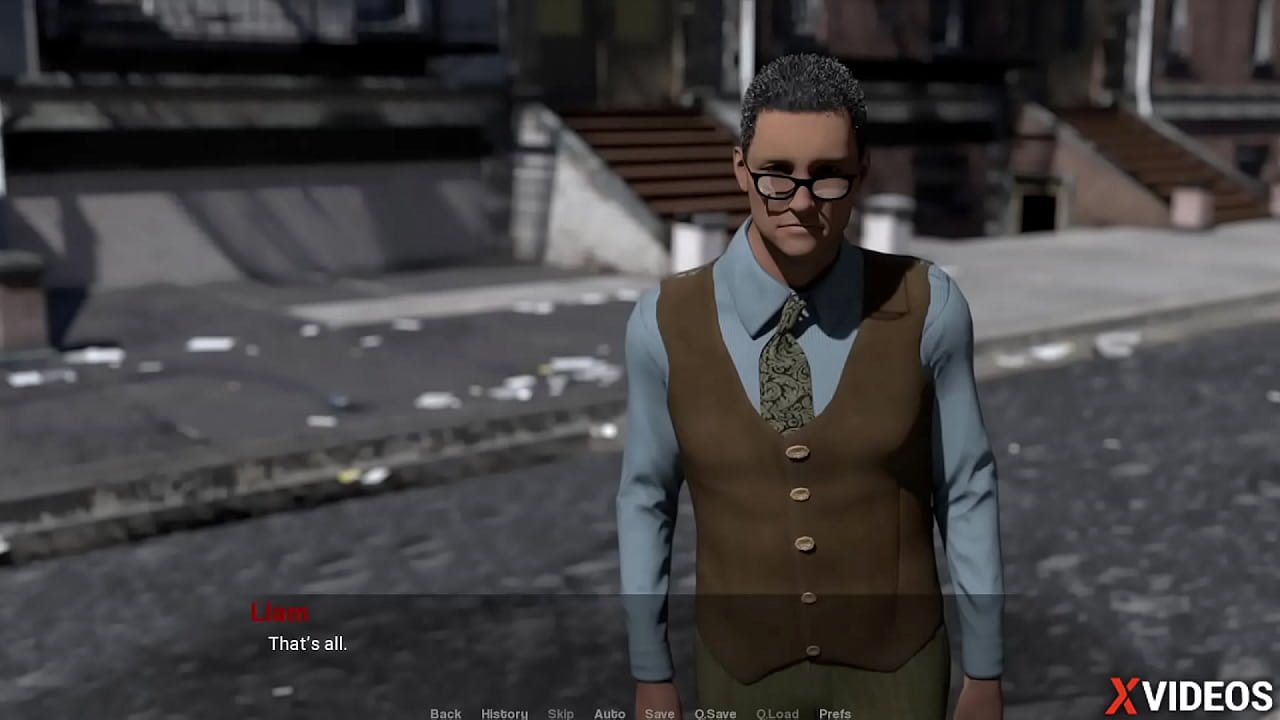The width and height of the screenshot is (1280, 720).
Task: Open the dialogue History
Action: pyautogui.click(x=504, y=713)
